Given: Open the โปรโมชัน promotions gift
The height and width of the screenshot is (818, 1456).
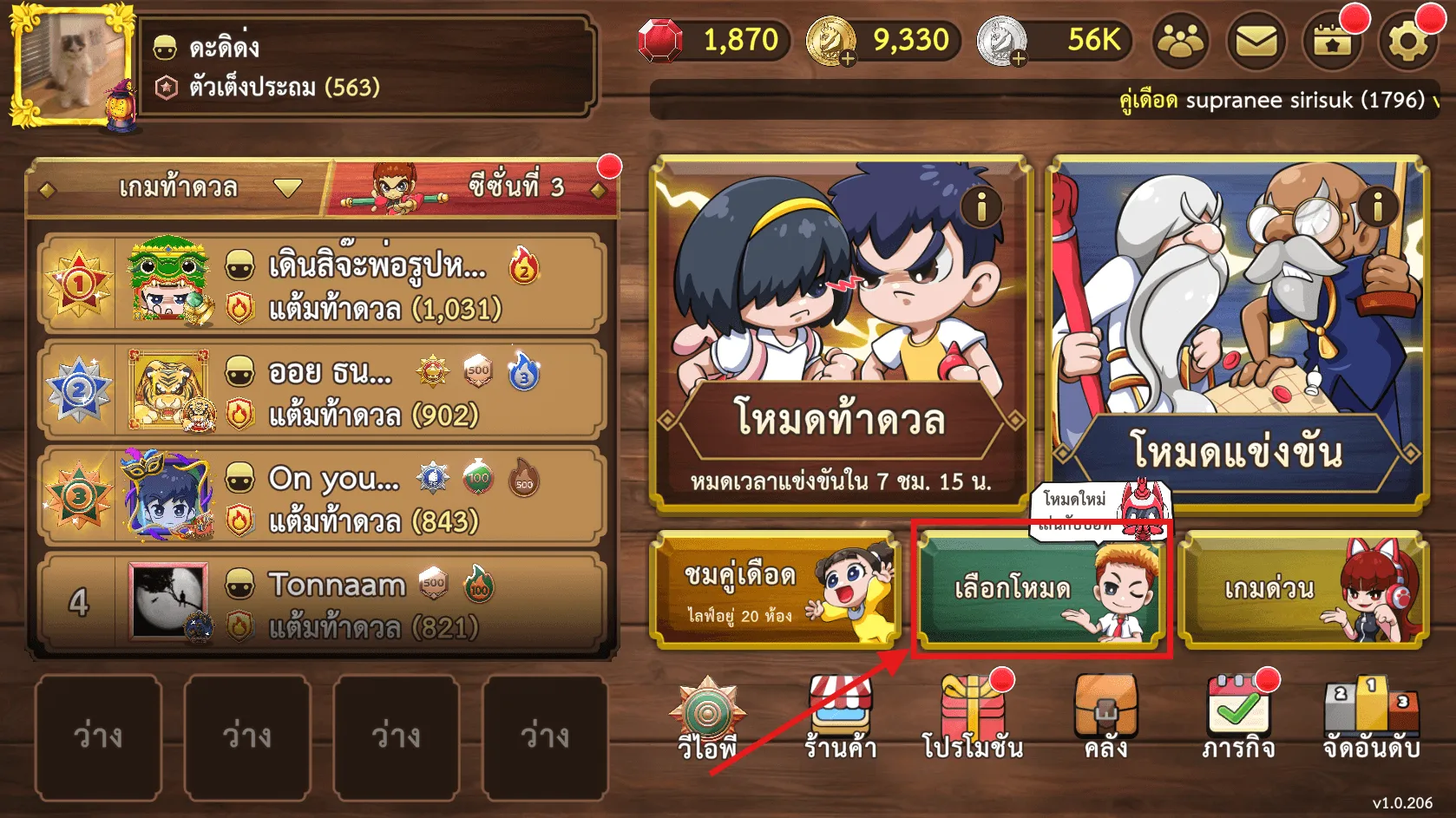Looking at the screenshot, I should (x=973, y=719).
